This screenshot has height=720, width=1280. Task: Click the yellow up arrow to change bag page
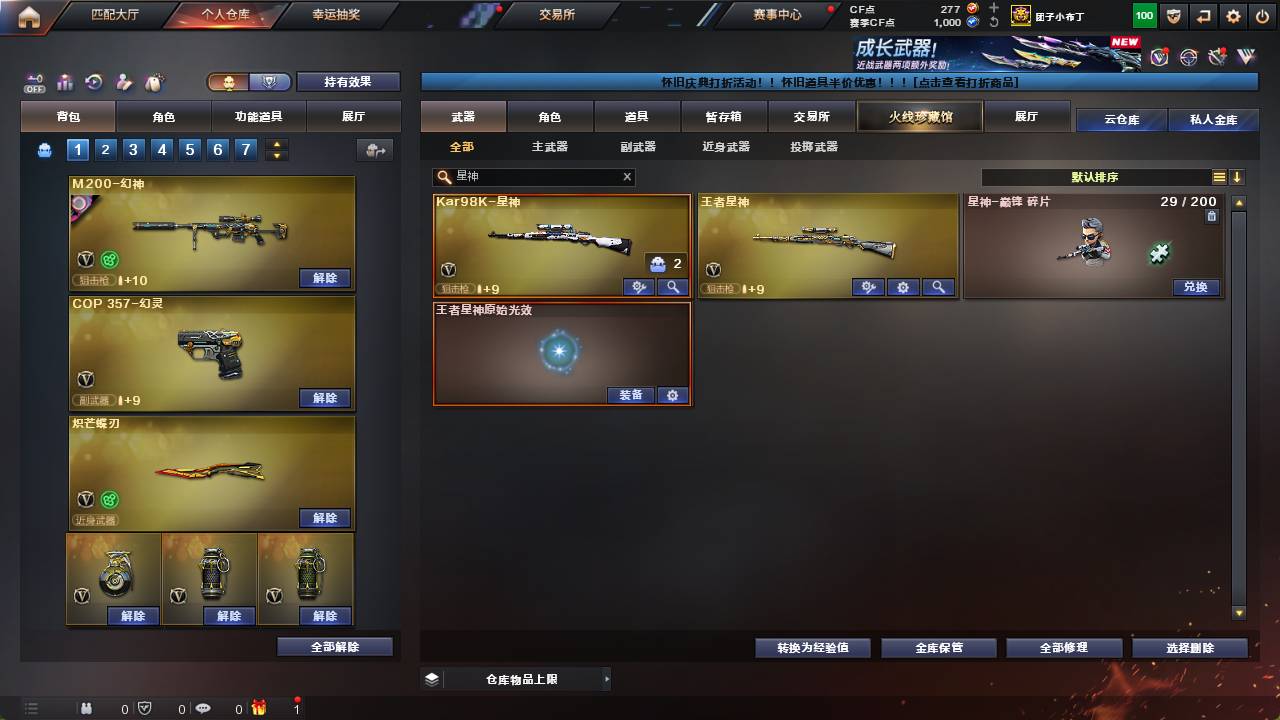[275, 144]
